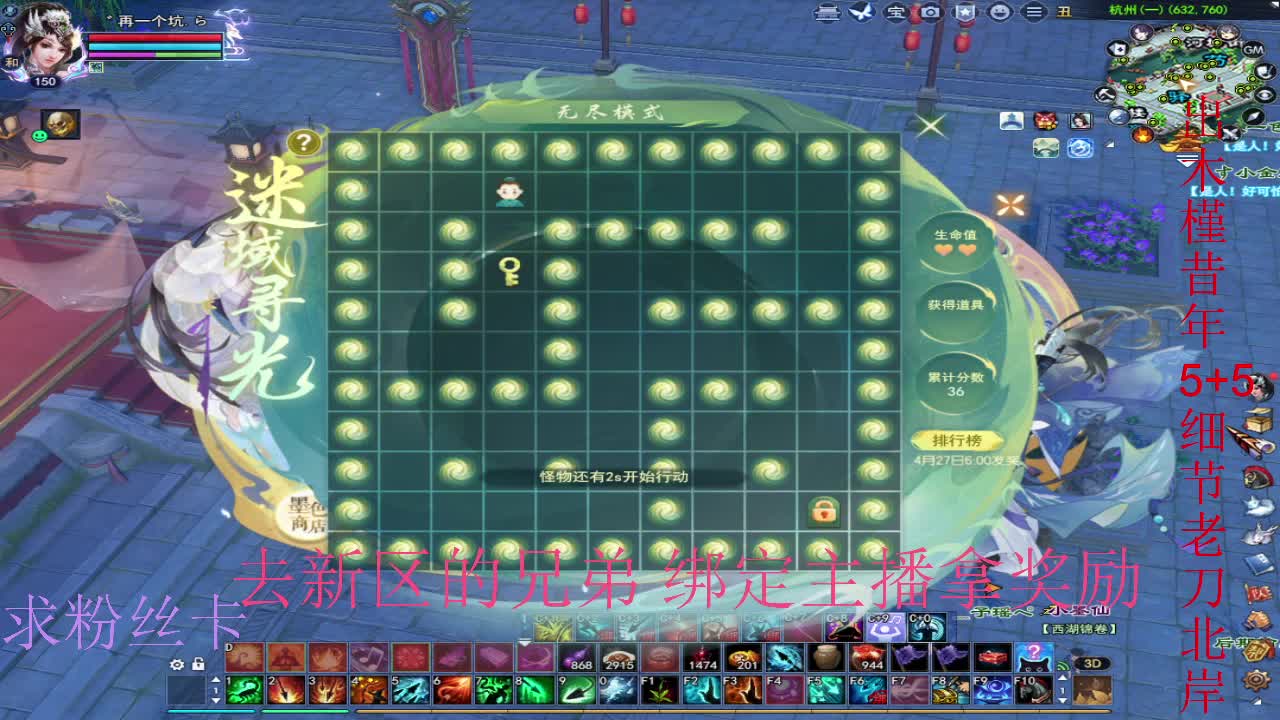This screenshot has width=1280, height=720.
Task: Click the down stepper on right hotbar edge
Action: point(1062,700)
